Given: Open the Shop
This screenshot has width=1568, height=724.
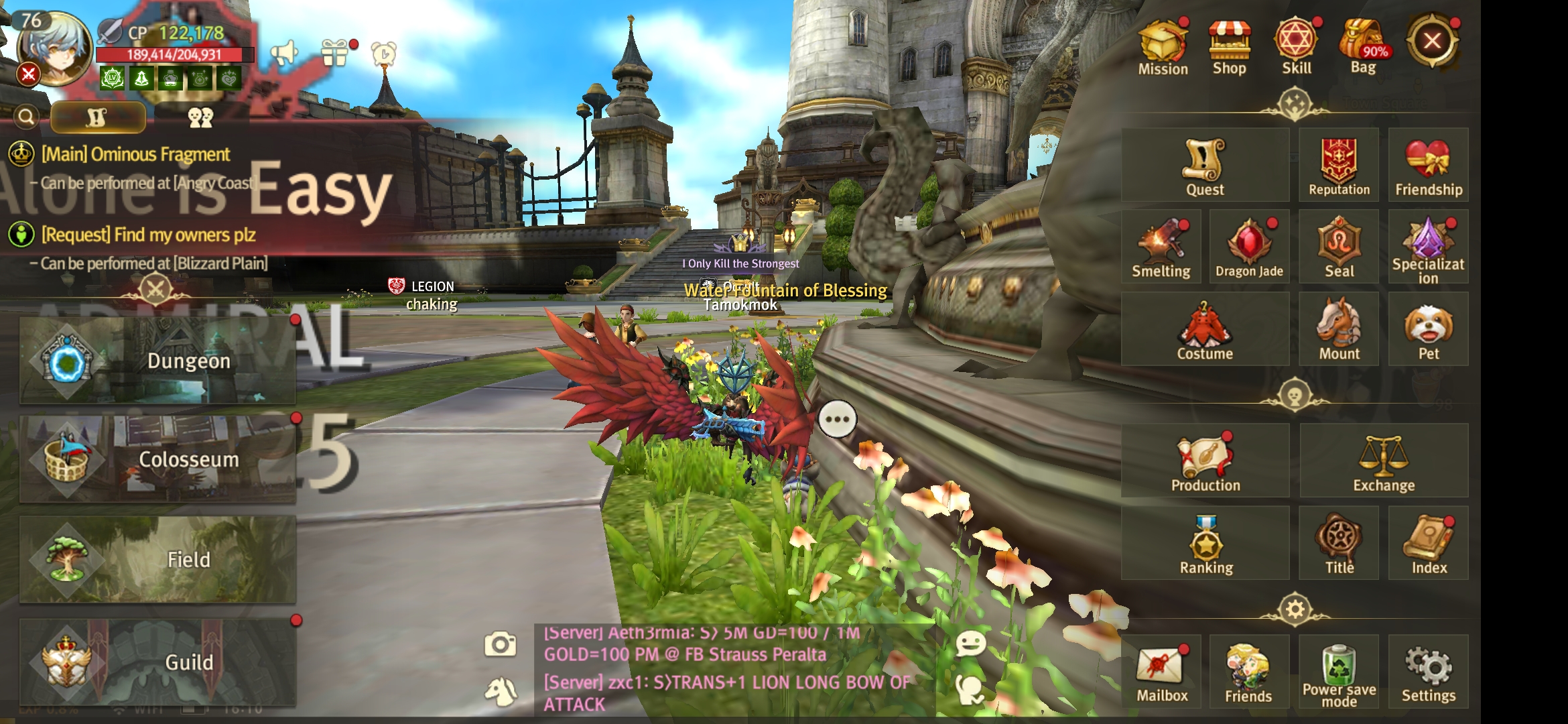Looking at the screenshot, I should (1229, 47).
